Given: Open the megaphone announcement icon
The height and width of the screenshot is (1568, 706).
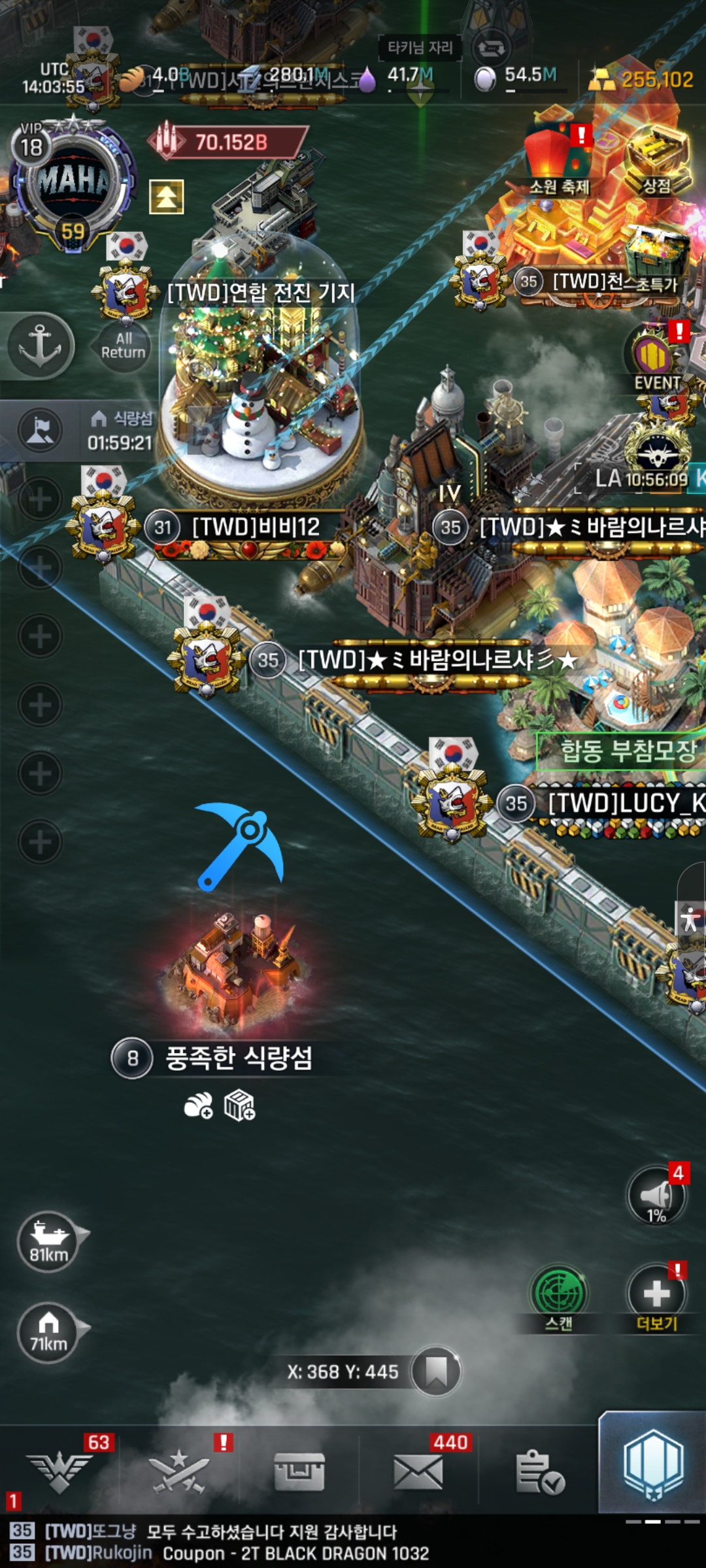Looking at the screenshot, I should [x=657, y=1196].
